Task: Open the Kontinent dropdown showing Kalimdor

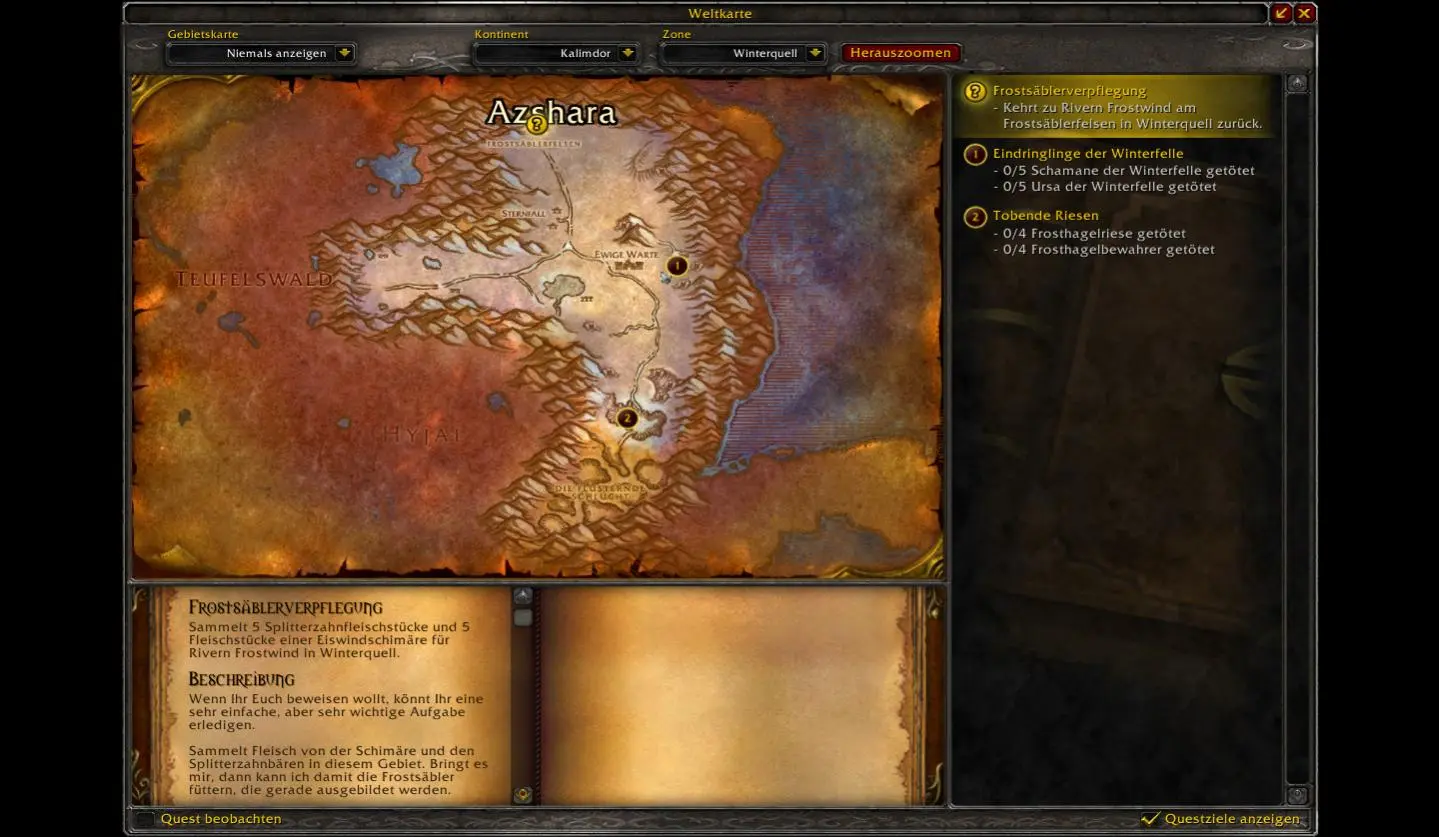Action: tap(628, 53)
